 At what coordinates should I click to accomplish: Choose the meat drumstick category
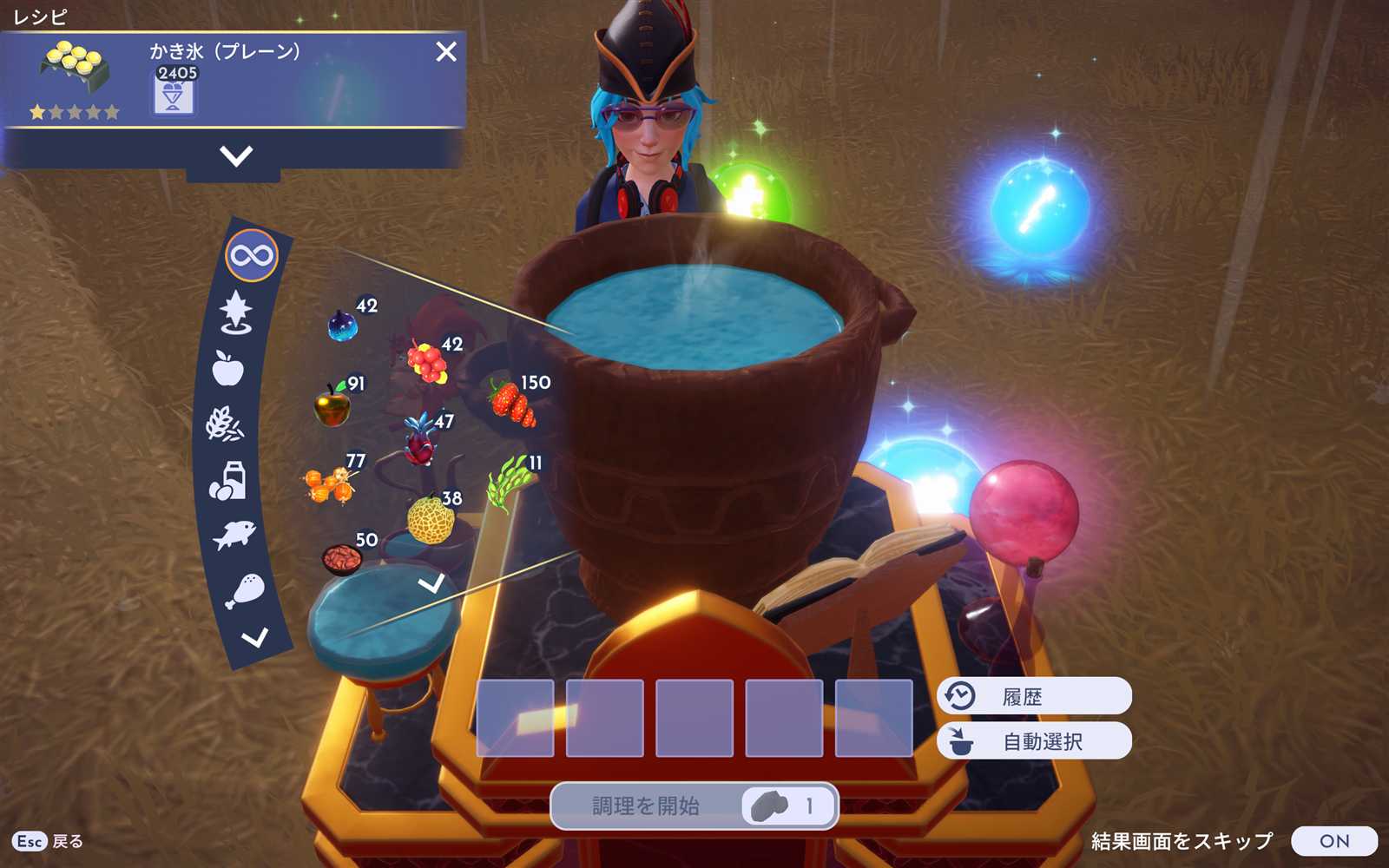245,590
